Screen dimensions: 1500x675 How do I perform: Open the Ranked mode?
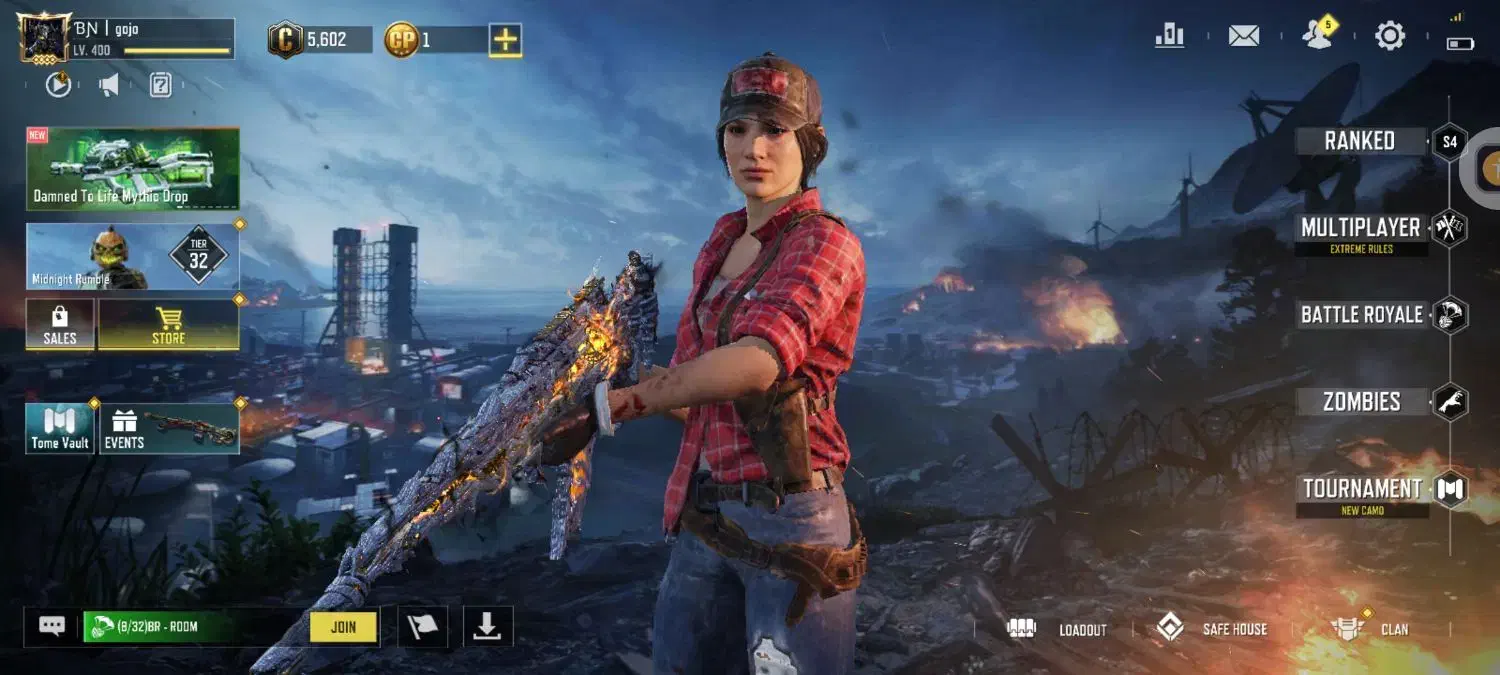(1360, 141)
